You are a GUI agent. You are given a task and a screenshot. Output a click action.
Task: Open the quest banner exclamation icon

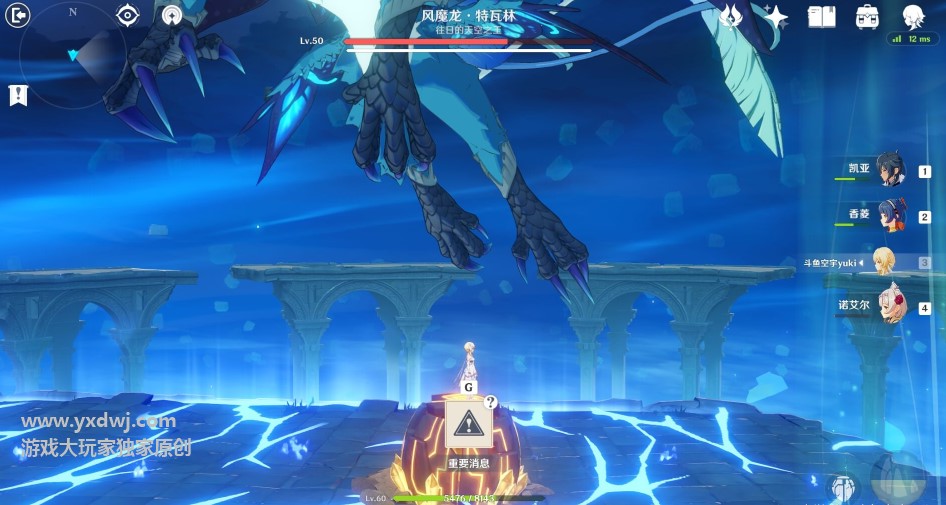tap(18, 95)
